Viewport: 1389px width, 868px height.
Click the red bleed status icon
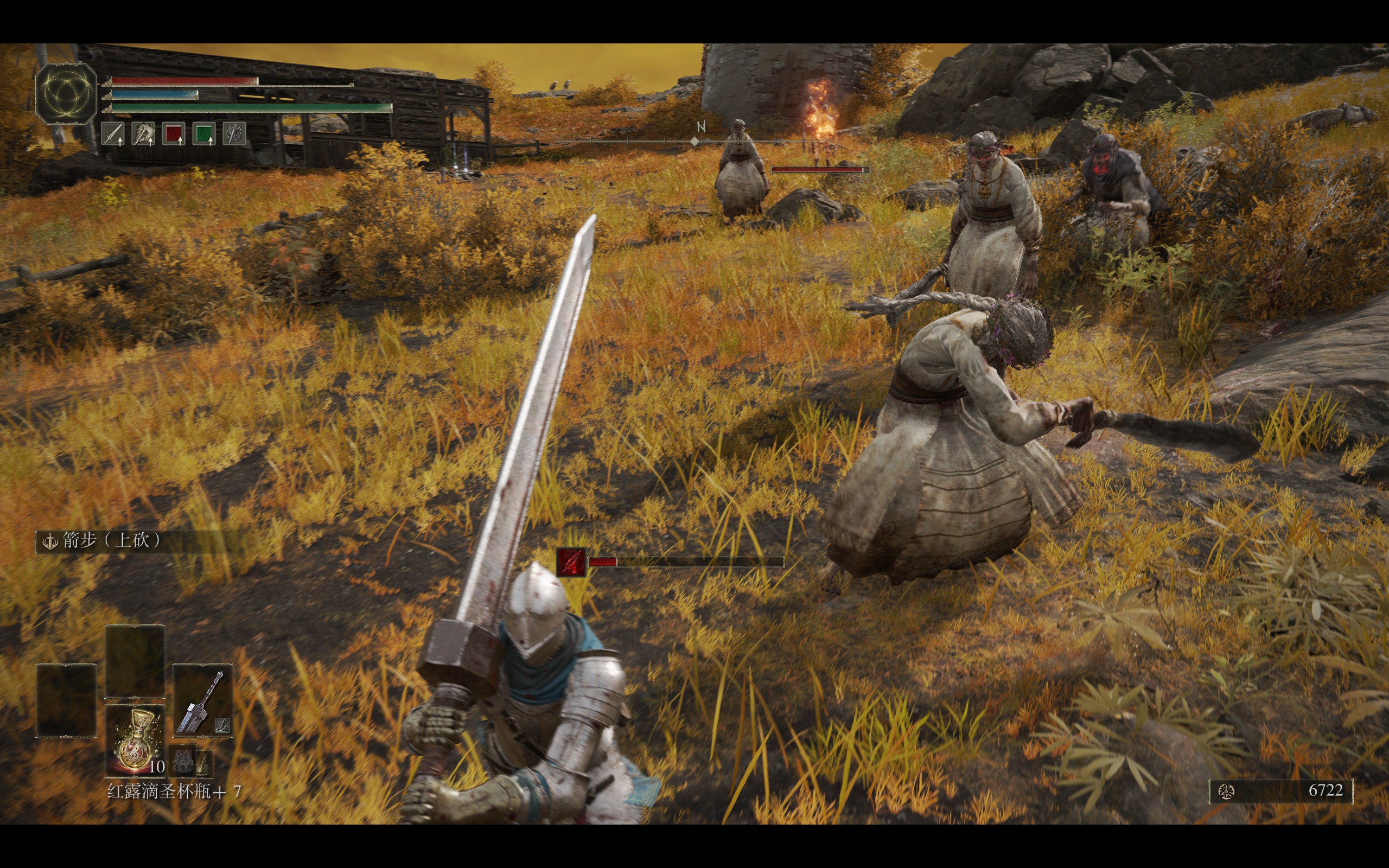pos(571,561)
